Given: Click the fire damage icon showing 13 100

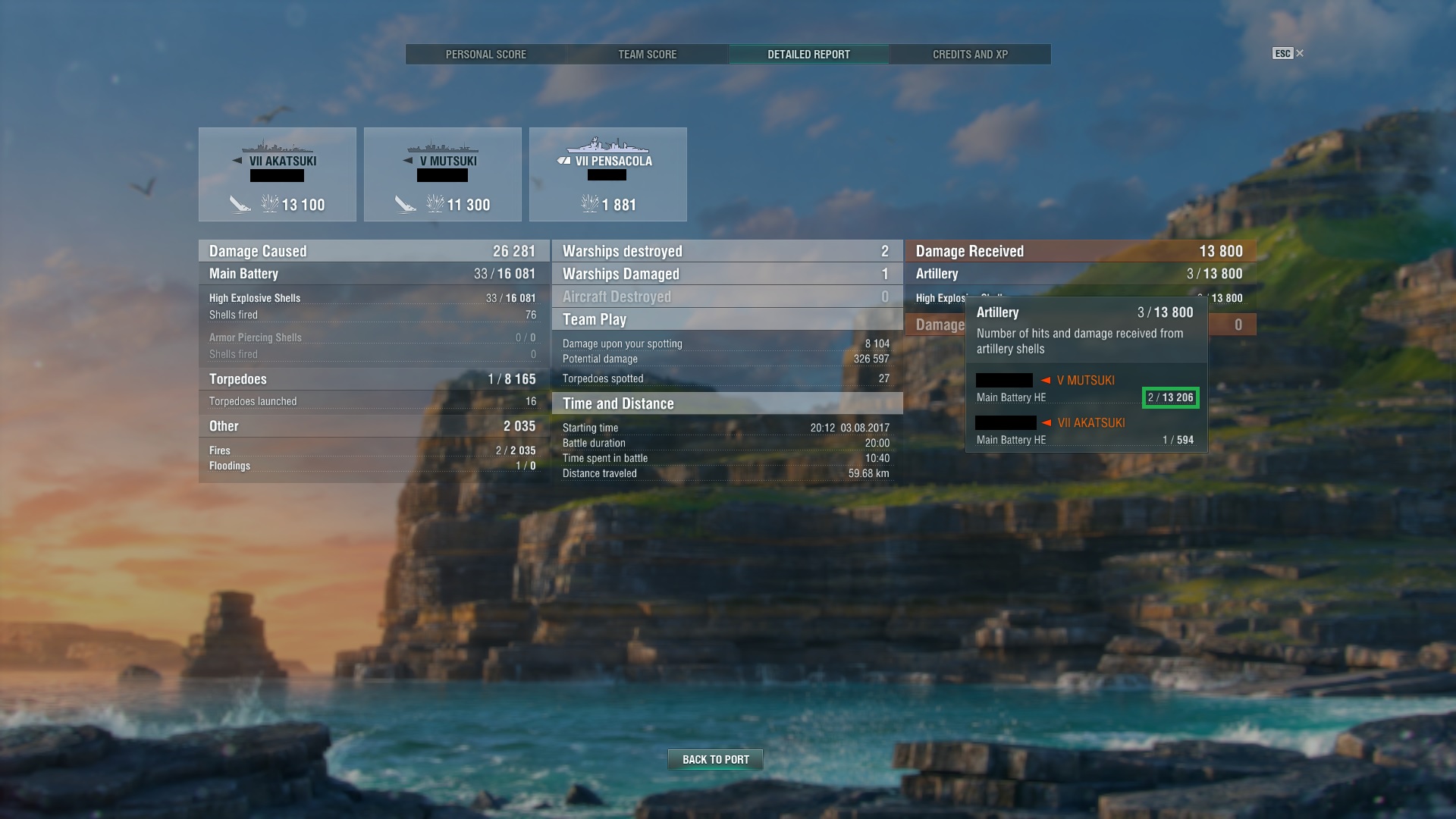Looking at the screenshot, I should click(x=271, y=203).
